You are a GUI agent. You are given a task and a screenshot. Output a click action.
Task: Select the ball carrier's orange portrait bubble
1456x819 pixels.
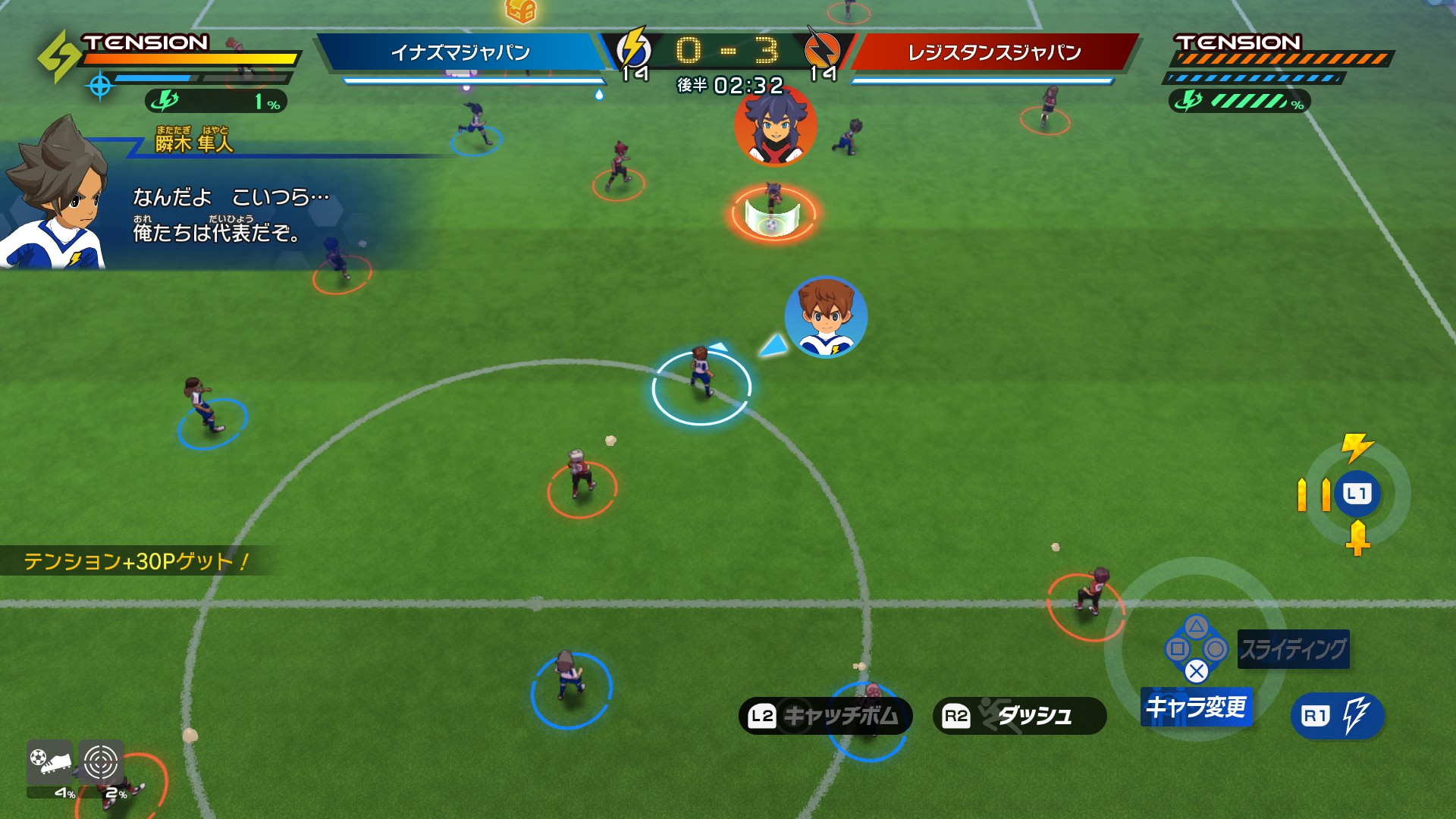[x=775, y=126]
